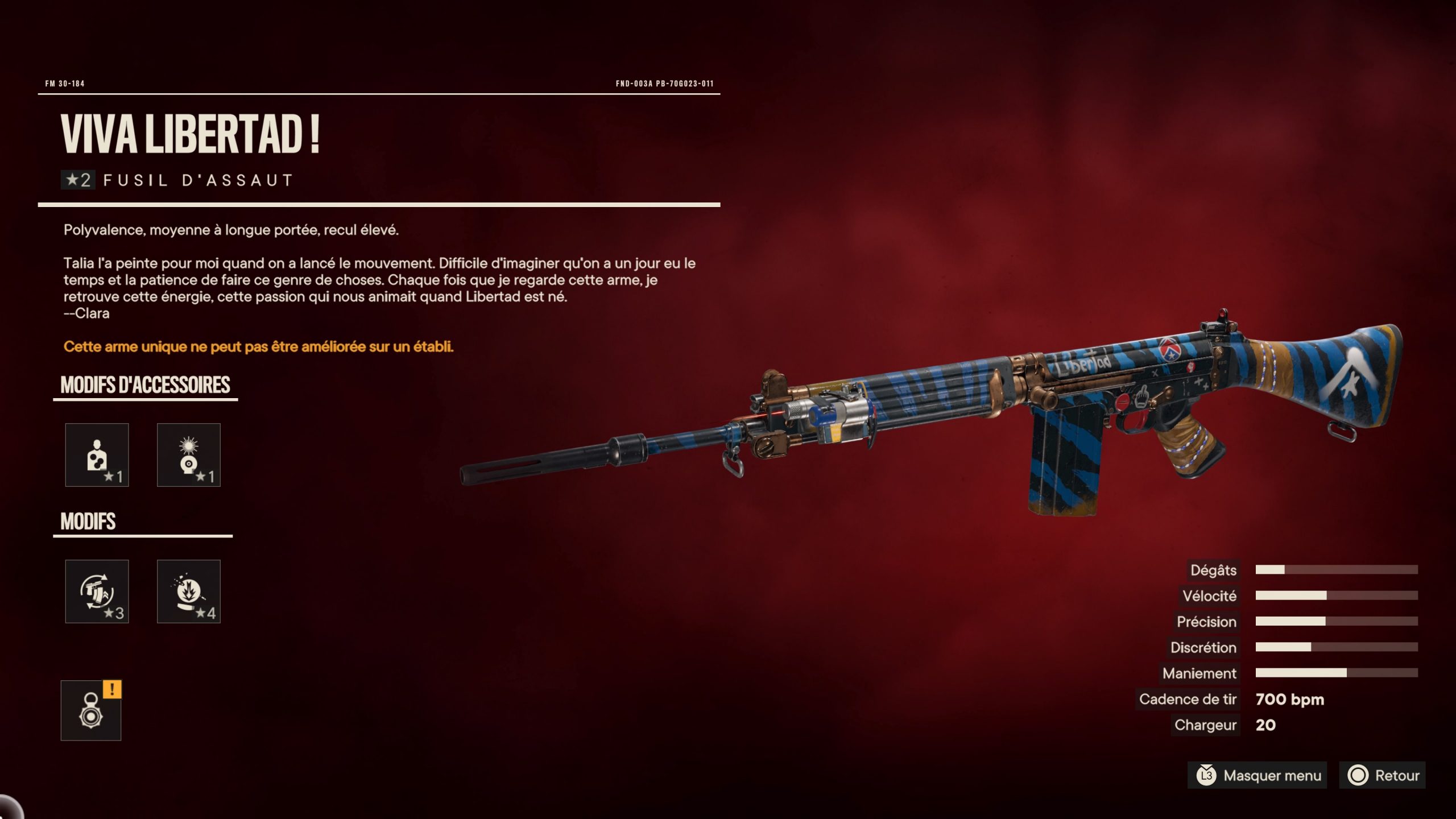Screen dimensions: 1456x819
Task: Choose the three-star reload mod slot
Action: [97, 591]
